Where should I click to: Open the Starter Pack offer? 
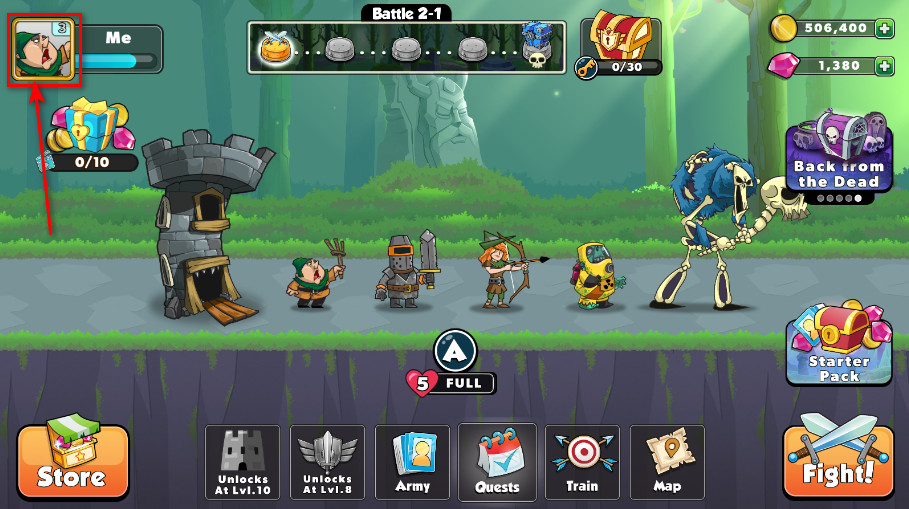[x=838, y=345]
